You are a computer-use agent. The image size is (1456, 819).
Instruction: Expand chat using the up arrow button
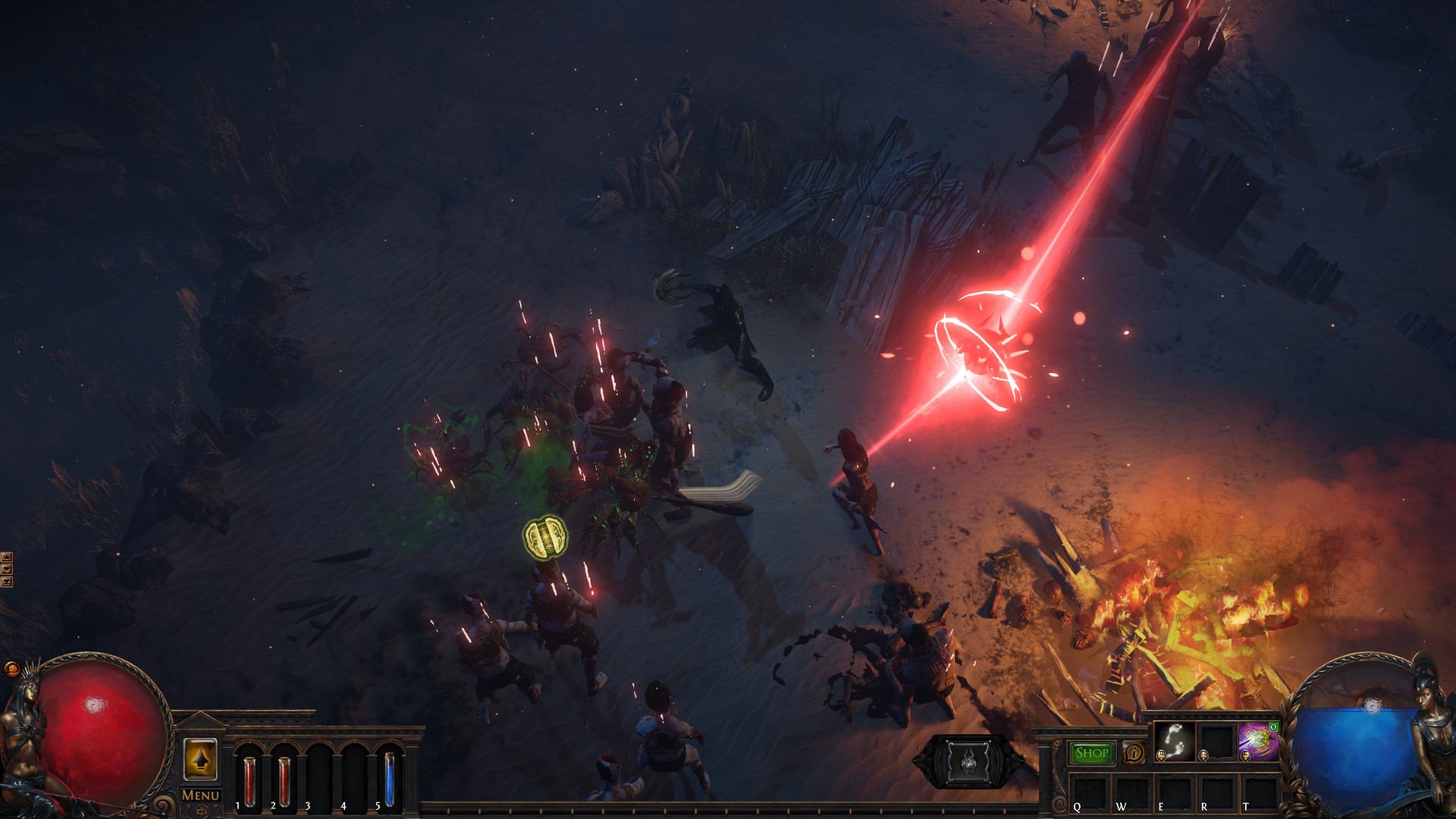8,557
